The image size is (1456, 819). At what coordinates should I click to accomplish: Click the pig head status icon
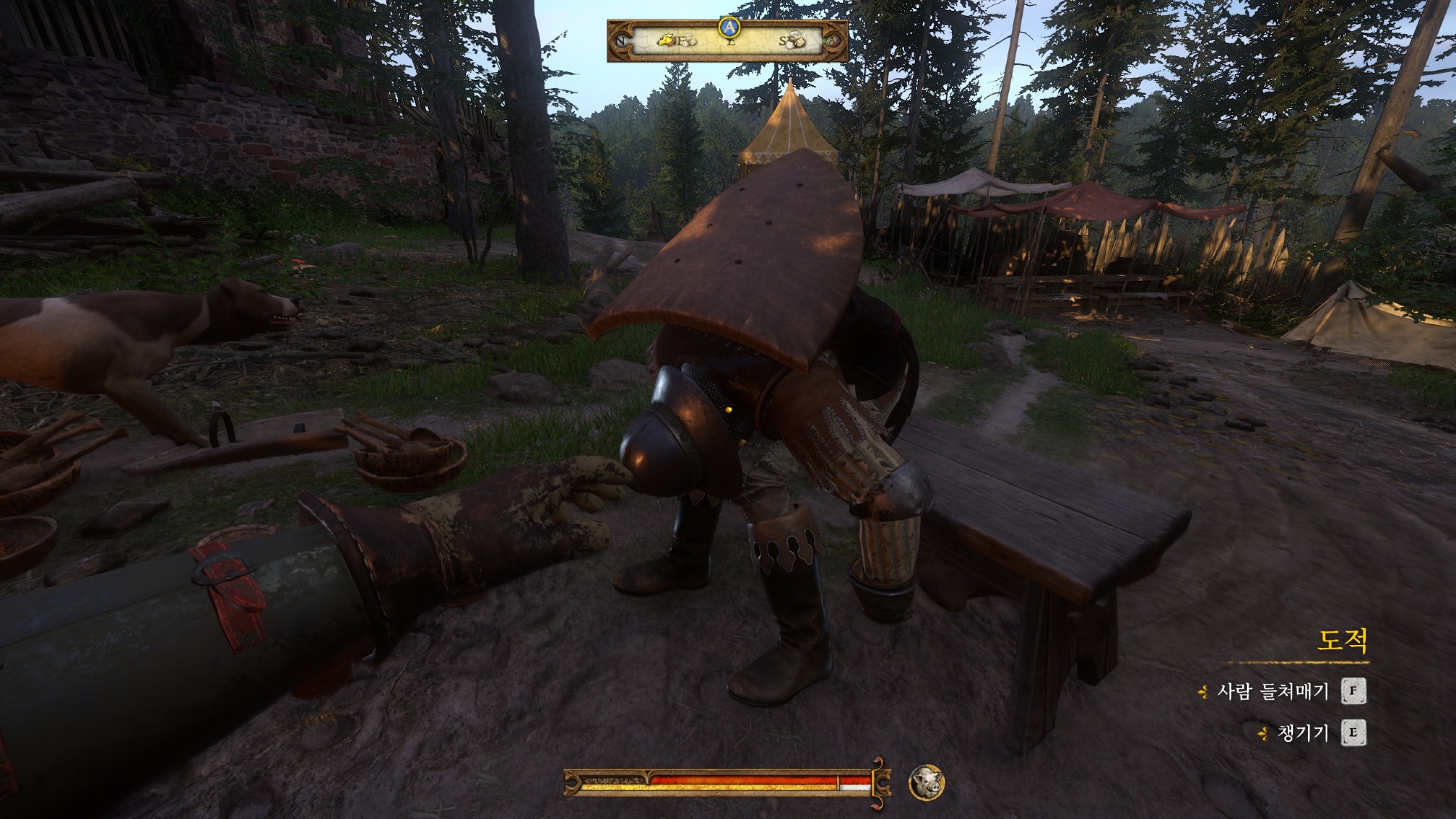[926, 783]
